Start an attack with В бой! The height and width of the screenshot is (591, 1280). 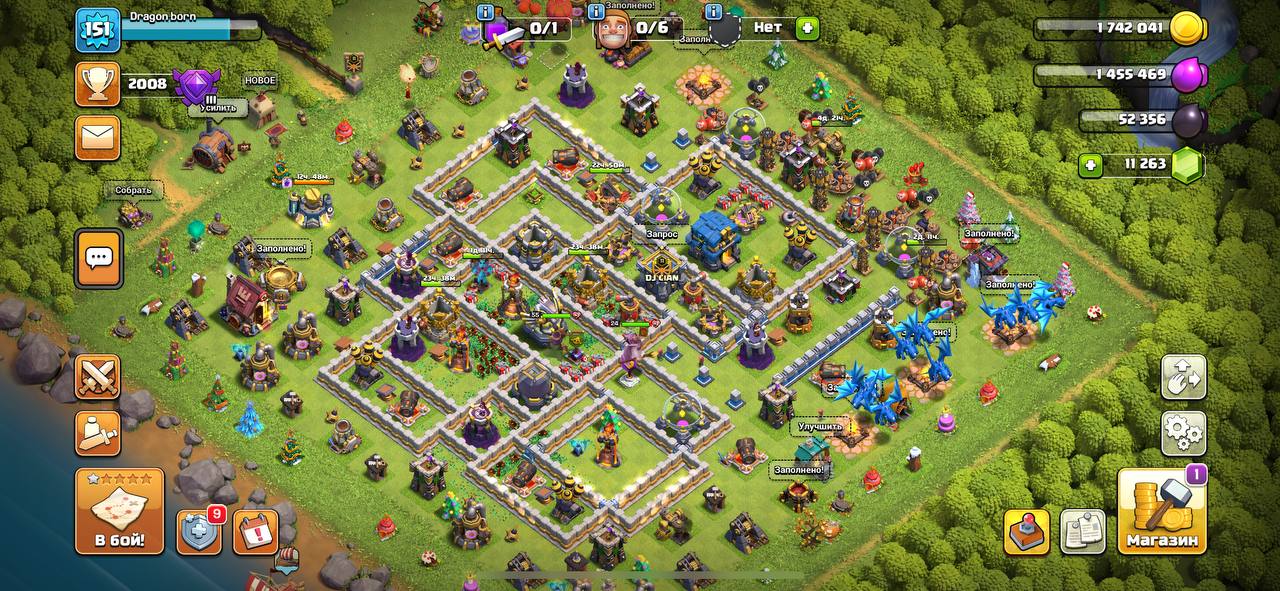pos(119,511)
